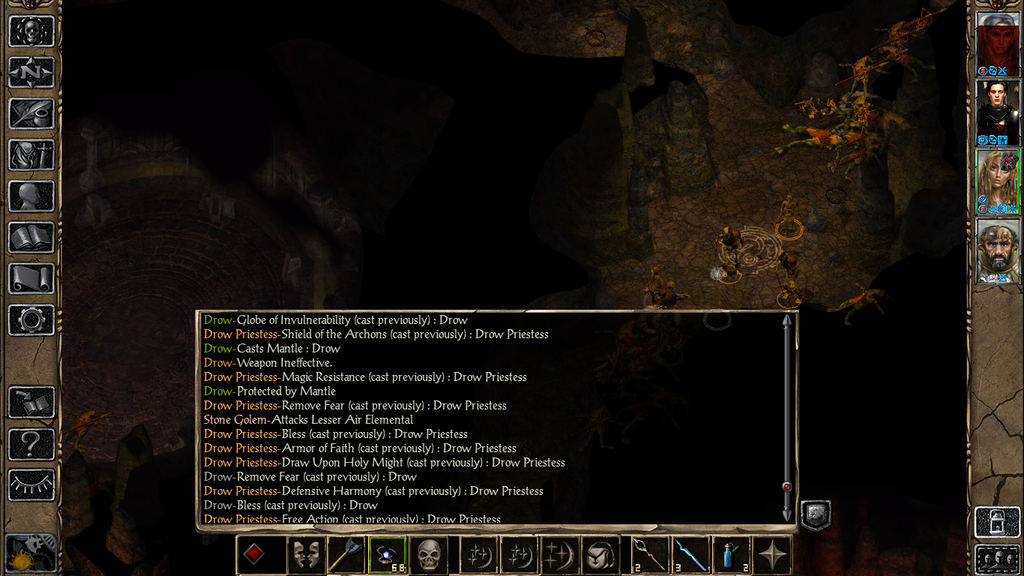Click the skull ability button
The image size is (1024, 576).
point(429,555)
